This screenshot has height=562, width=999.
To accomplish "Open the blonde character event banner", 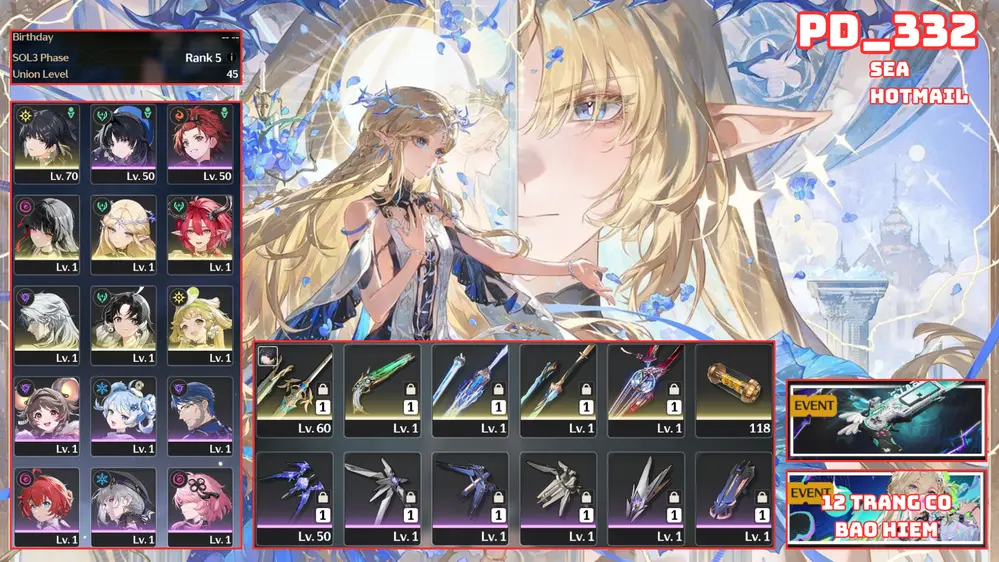I will 887,508.
